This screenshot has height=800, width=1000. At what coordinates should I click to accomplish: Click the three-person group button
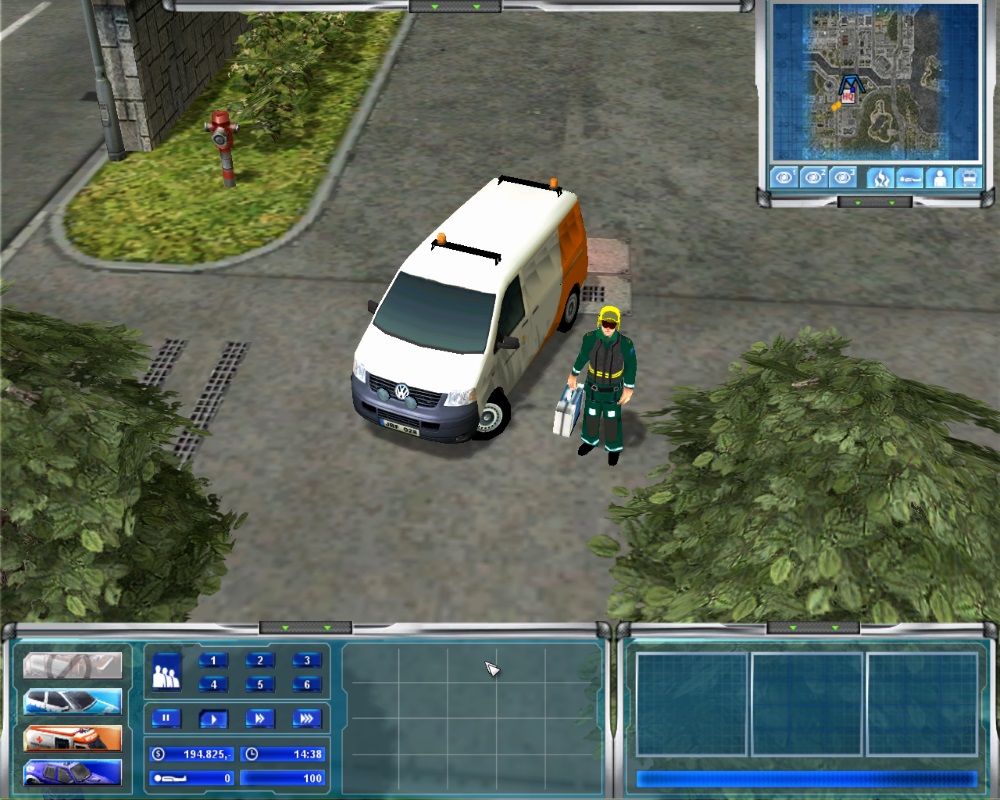166,672
